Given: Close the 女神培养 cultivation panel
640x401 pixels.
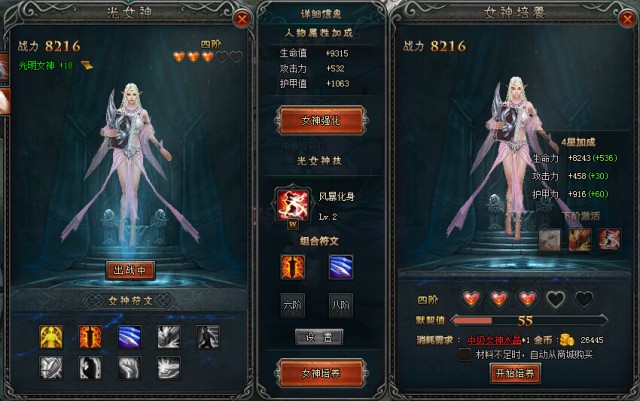Looking at the screenshot, I should click(x=625, y=18).
